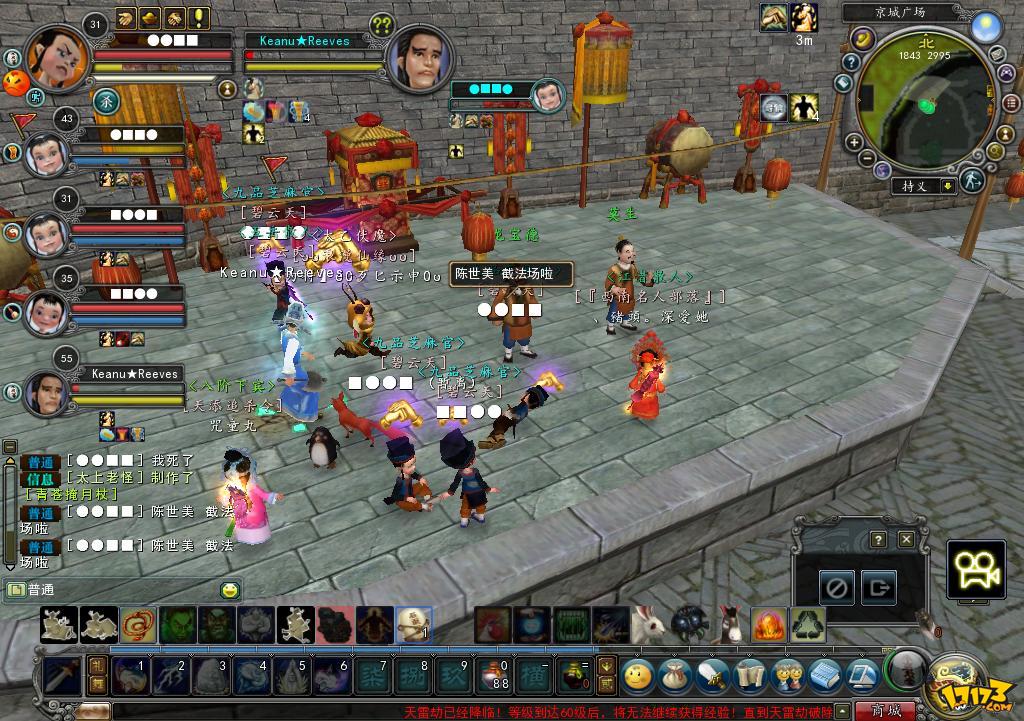This screenshot has width=1024, height=721.
Task: Close the small panel with the X button
Action: (906, 539)
